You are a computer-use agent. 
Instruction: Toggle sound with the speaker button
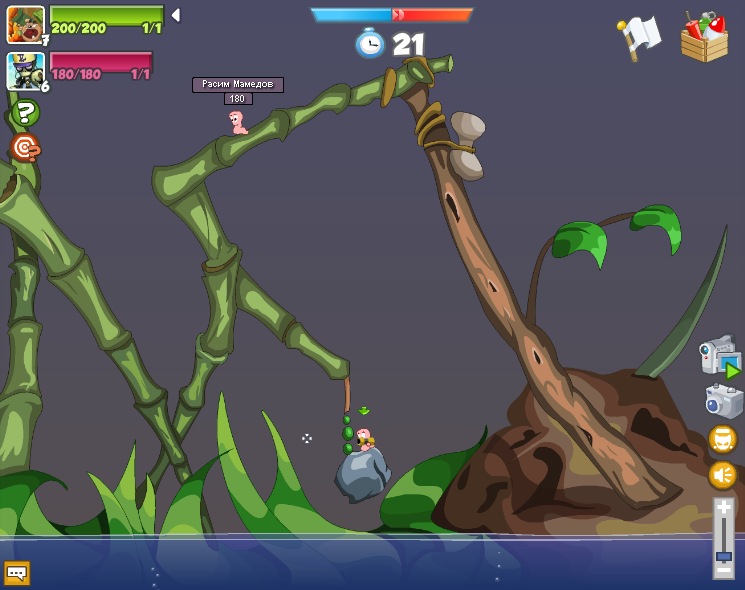(x=722, y=474)
